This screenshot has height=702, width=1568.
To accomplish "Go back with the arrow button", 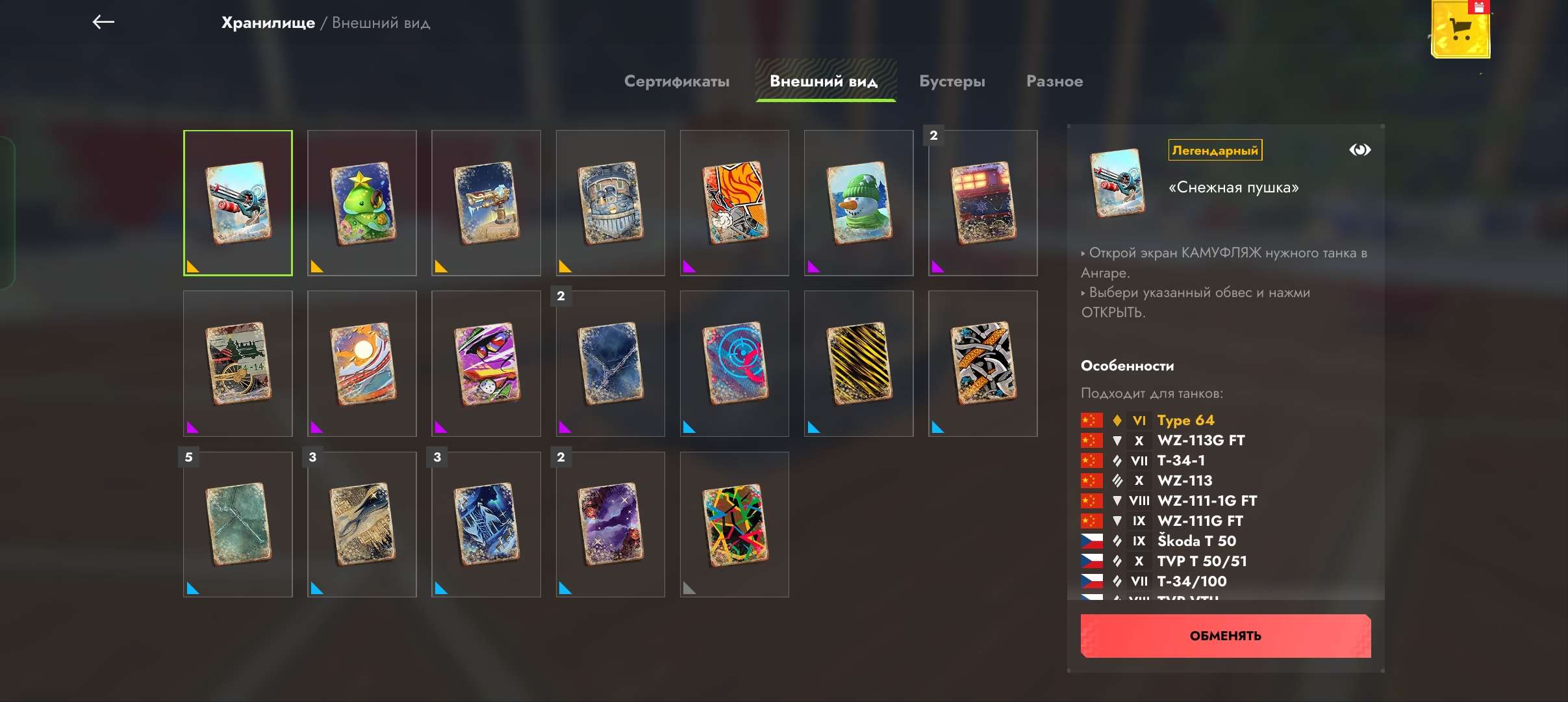I will tap(103, 22).
